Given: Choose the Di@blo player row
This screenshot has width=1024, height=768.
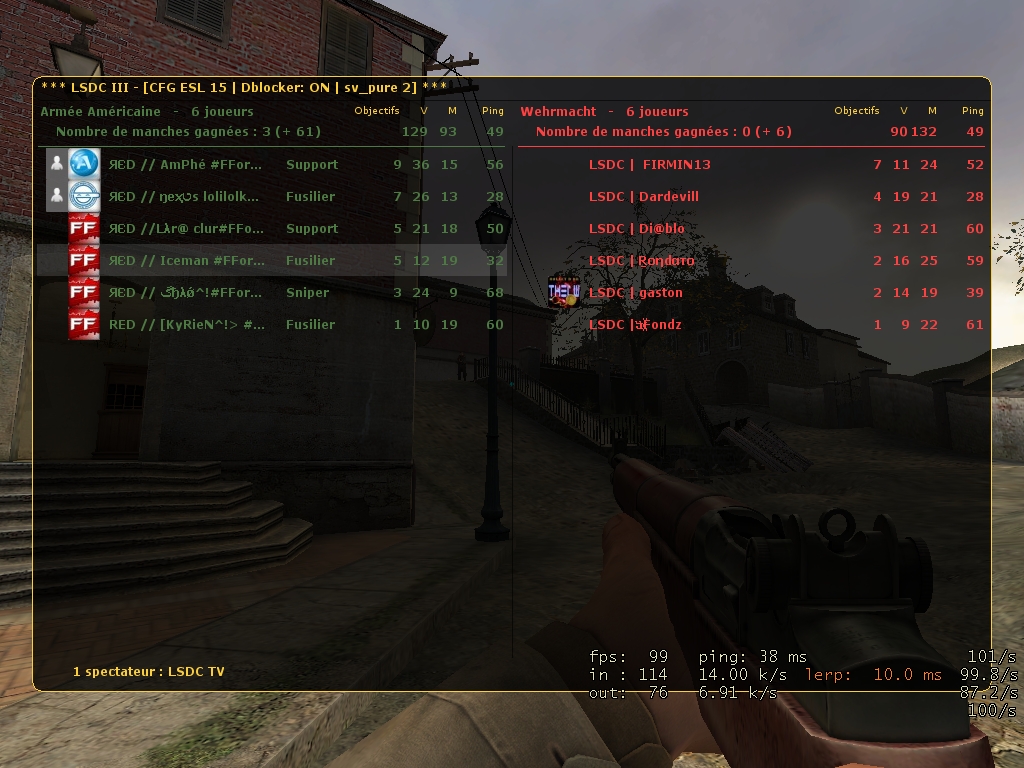Looking at the screenshot, I should click(x=750, y=228).
